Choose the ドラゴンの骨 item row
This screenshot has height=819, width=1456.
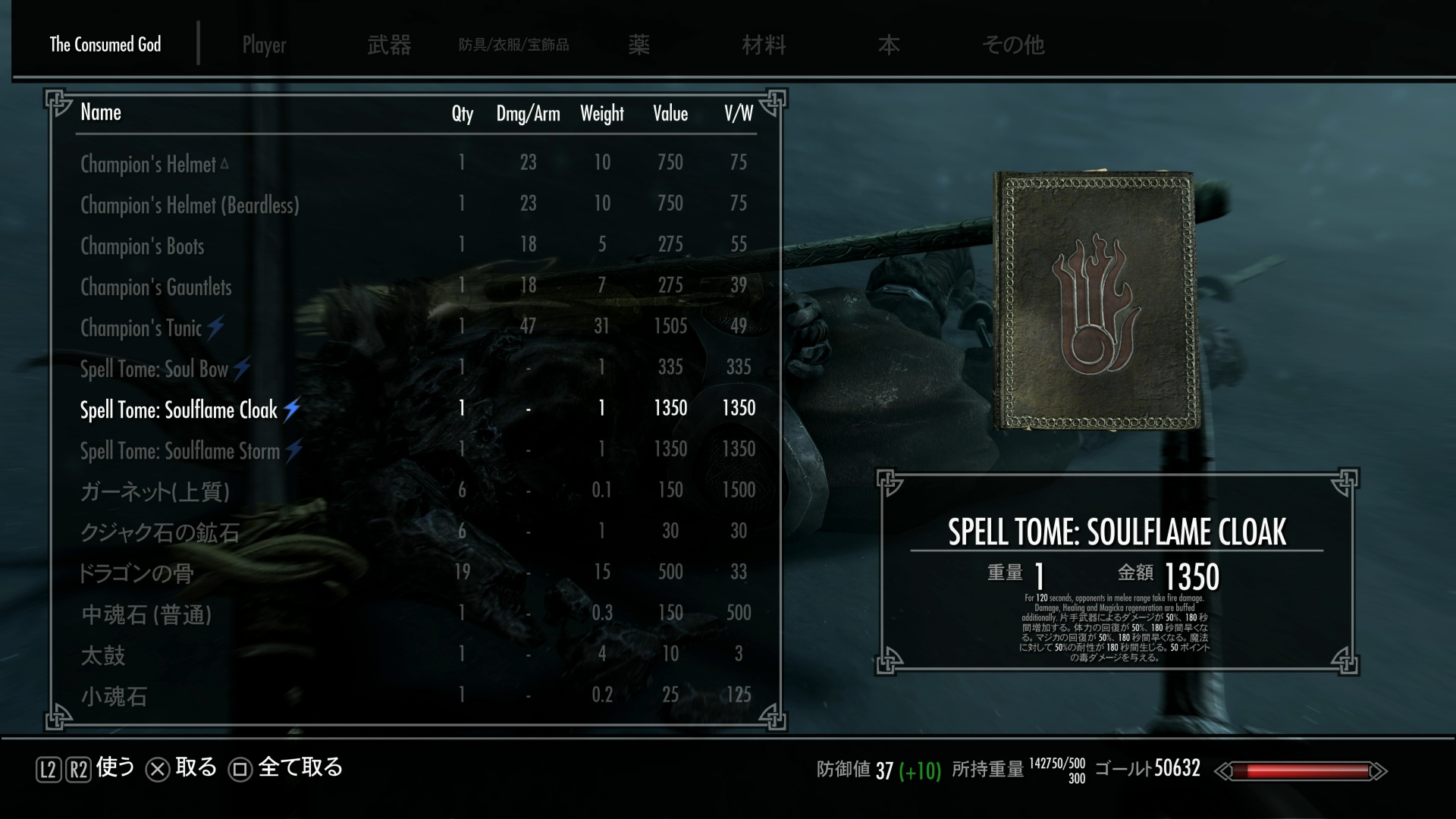pos(136,573)
